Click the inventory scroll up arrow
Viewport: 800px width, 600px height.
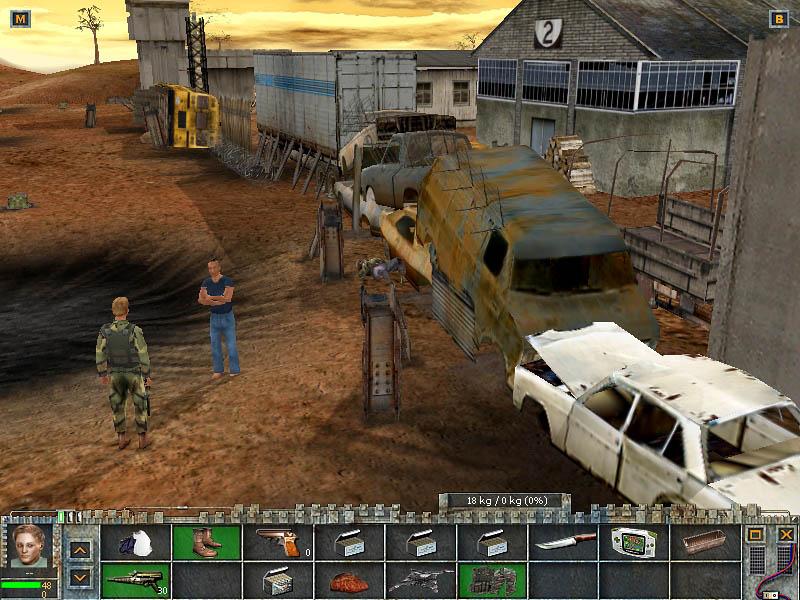[81, 549]
